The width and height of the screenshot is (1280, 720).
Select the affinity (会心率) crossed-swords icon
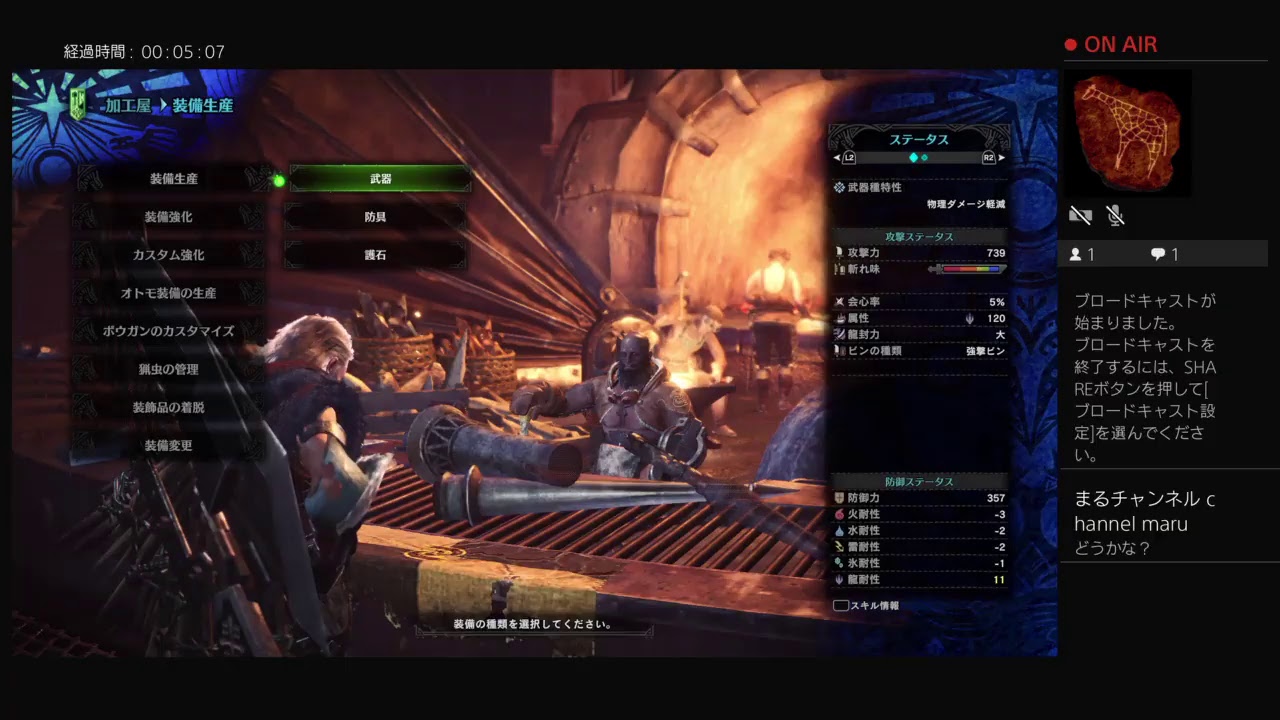pyautogui.click(x=840, y=302)
